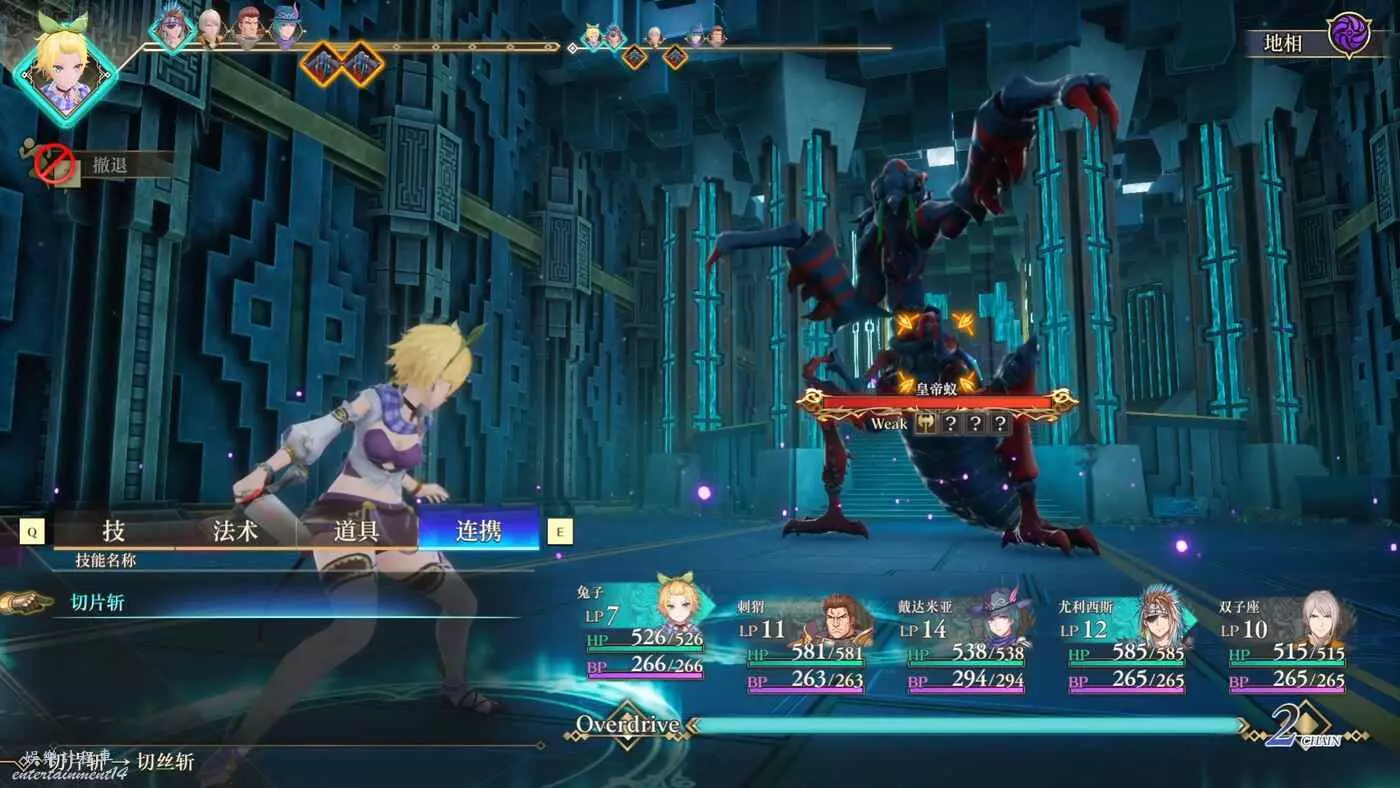
Task: Target the 皇帝蚁 enemy nameplate
Action: (937, 399)
